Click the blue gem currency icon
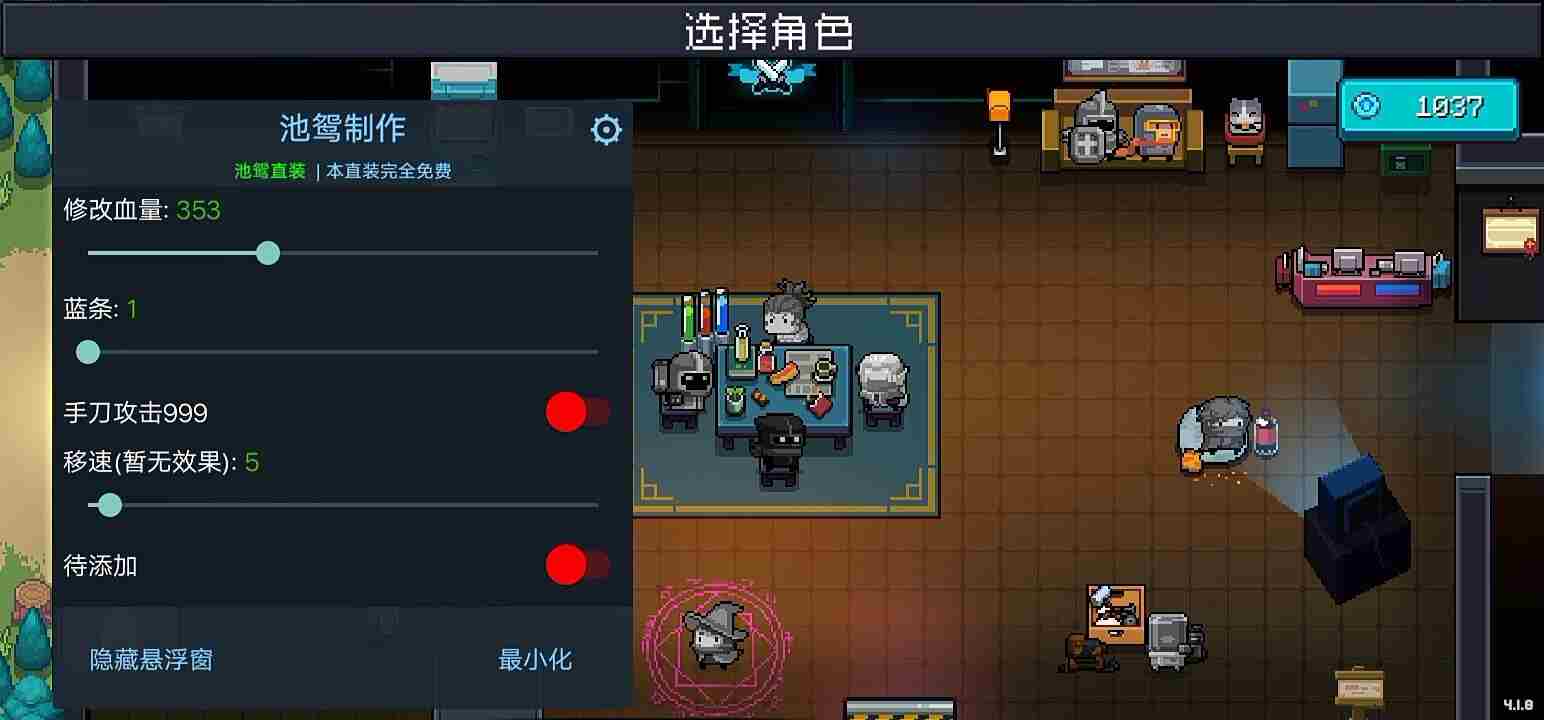Screen dimensions: 1544x720 pyautogui.click(x=1368, y=106)
